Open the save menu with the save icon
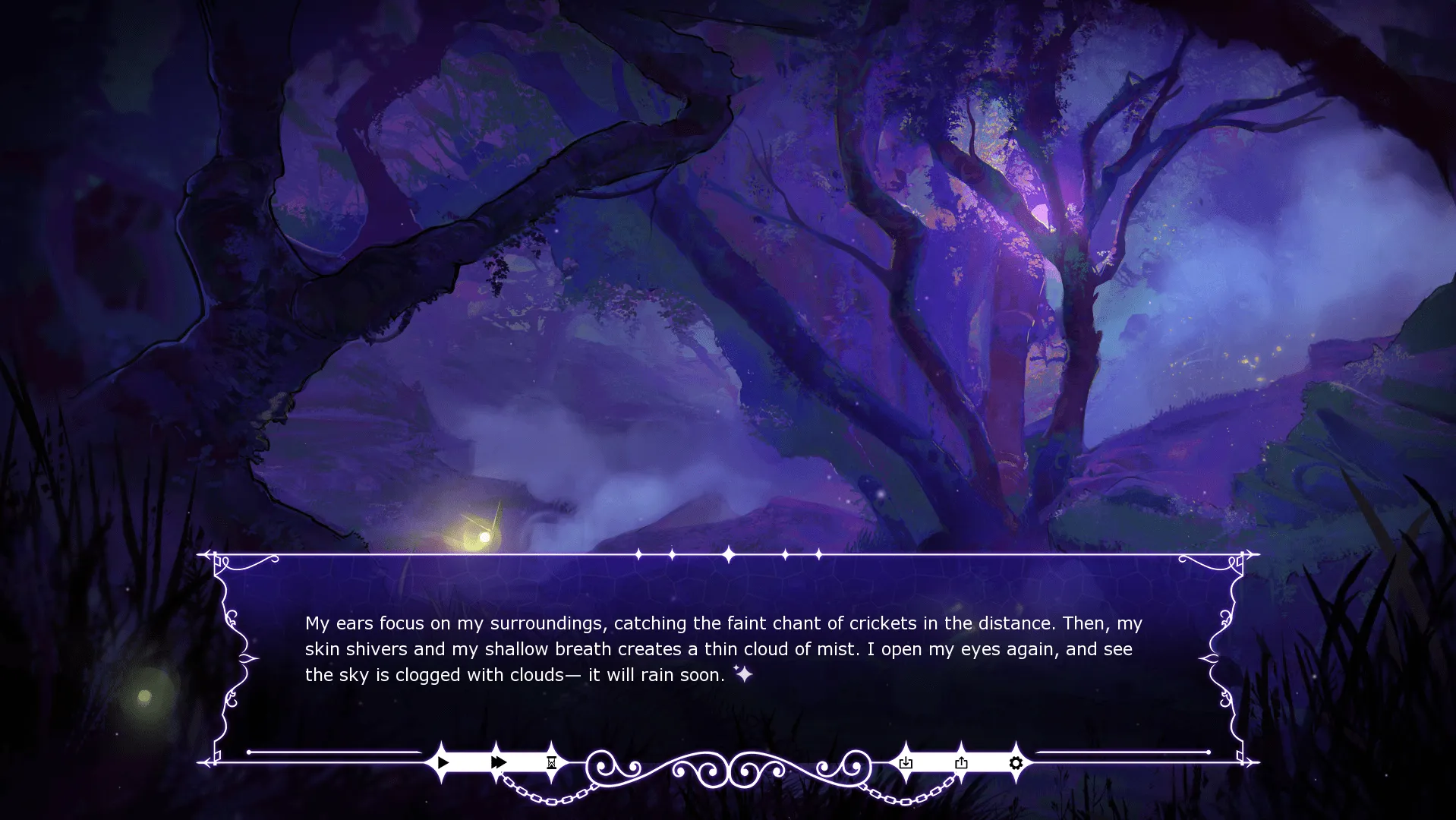Image resolution: width=1456 pixels, height=820 pixels. (x=904, y=762)
